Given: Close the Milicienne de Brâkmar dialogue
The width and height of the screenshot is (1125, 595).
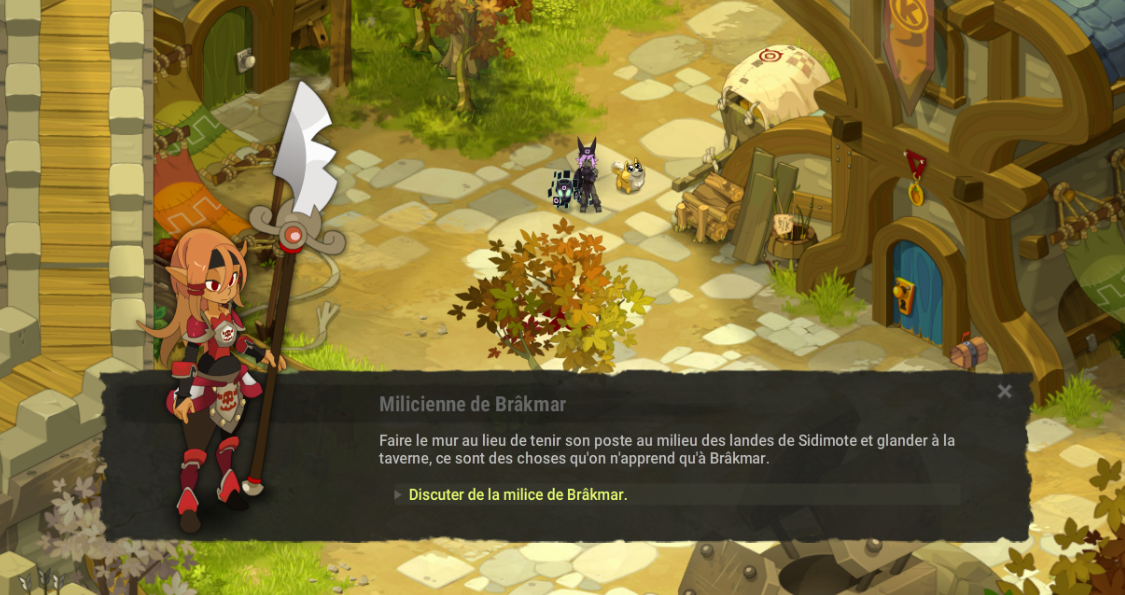Looking at the screenshot, I should click(x=1005, y=392).
